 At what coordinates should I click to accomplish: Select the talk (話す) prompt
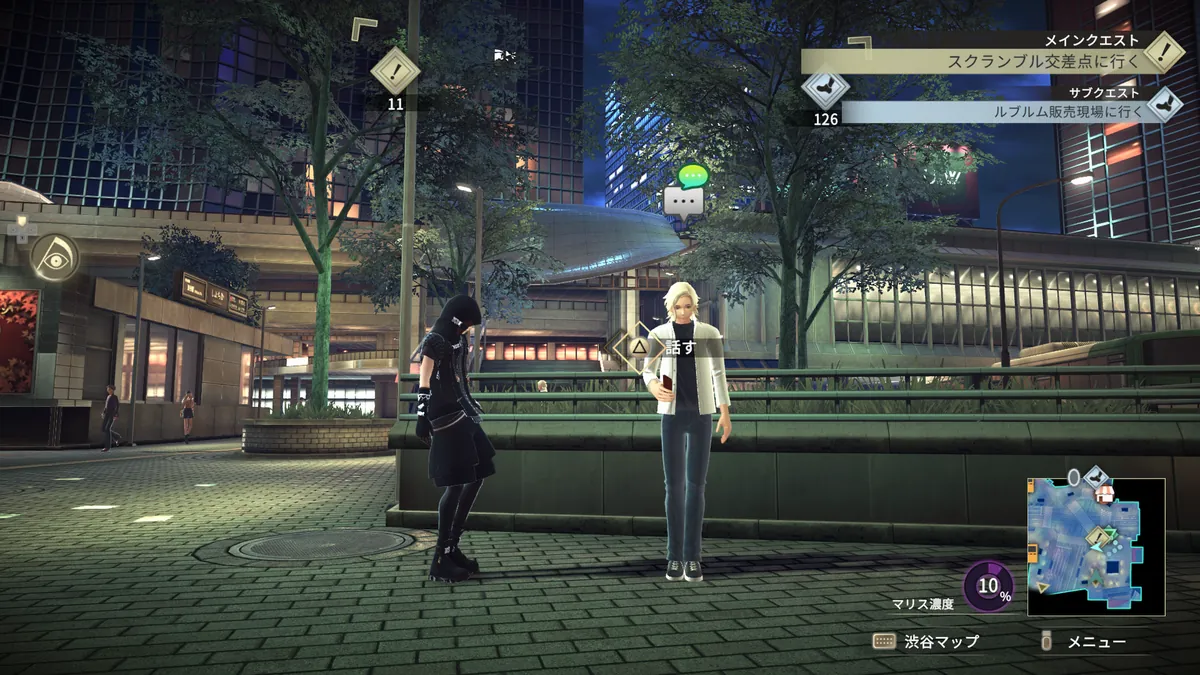(668, 346)
